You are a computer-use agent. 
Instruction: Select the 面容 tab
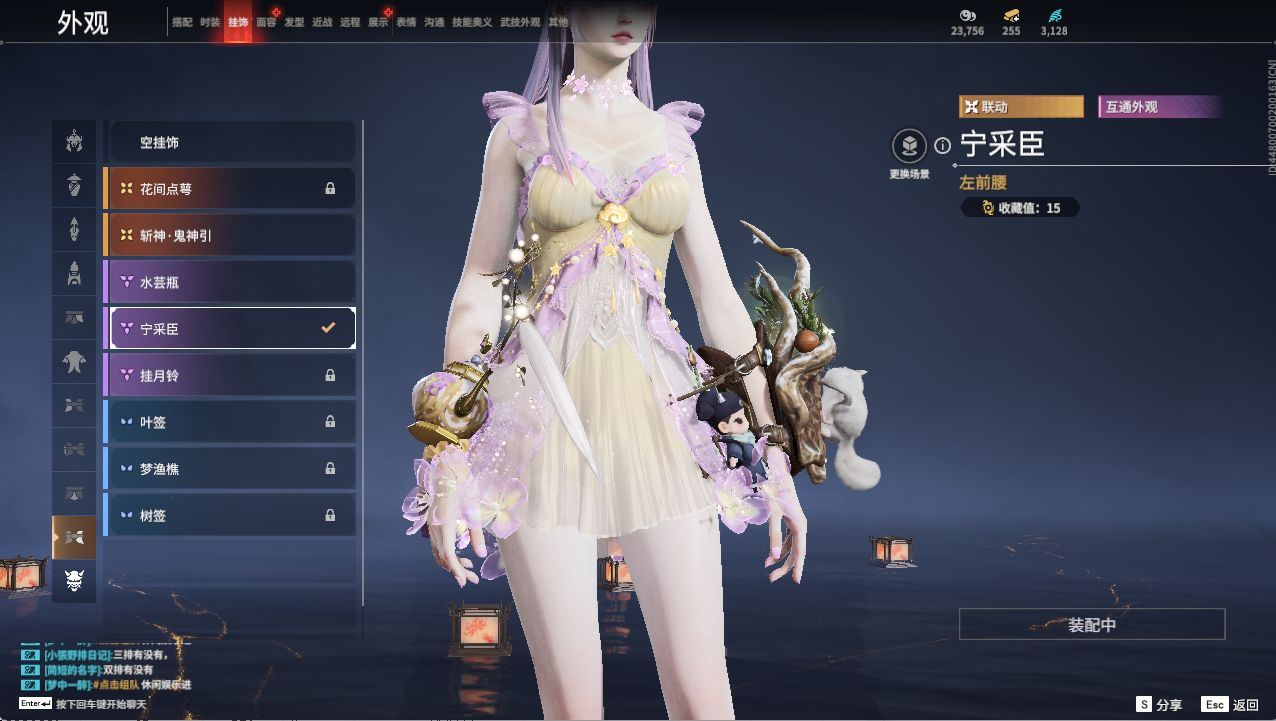(266, 22)
